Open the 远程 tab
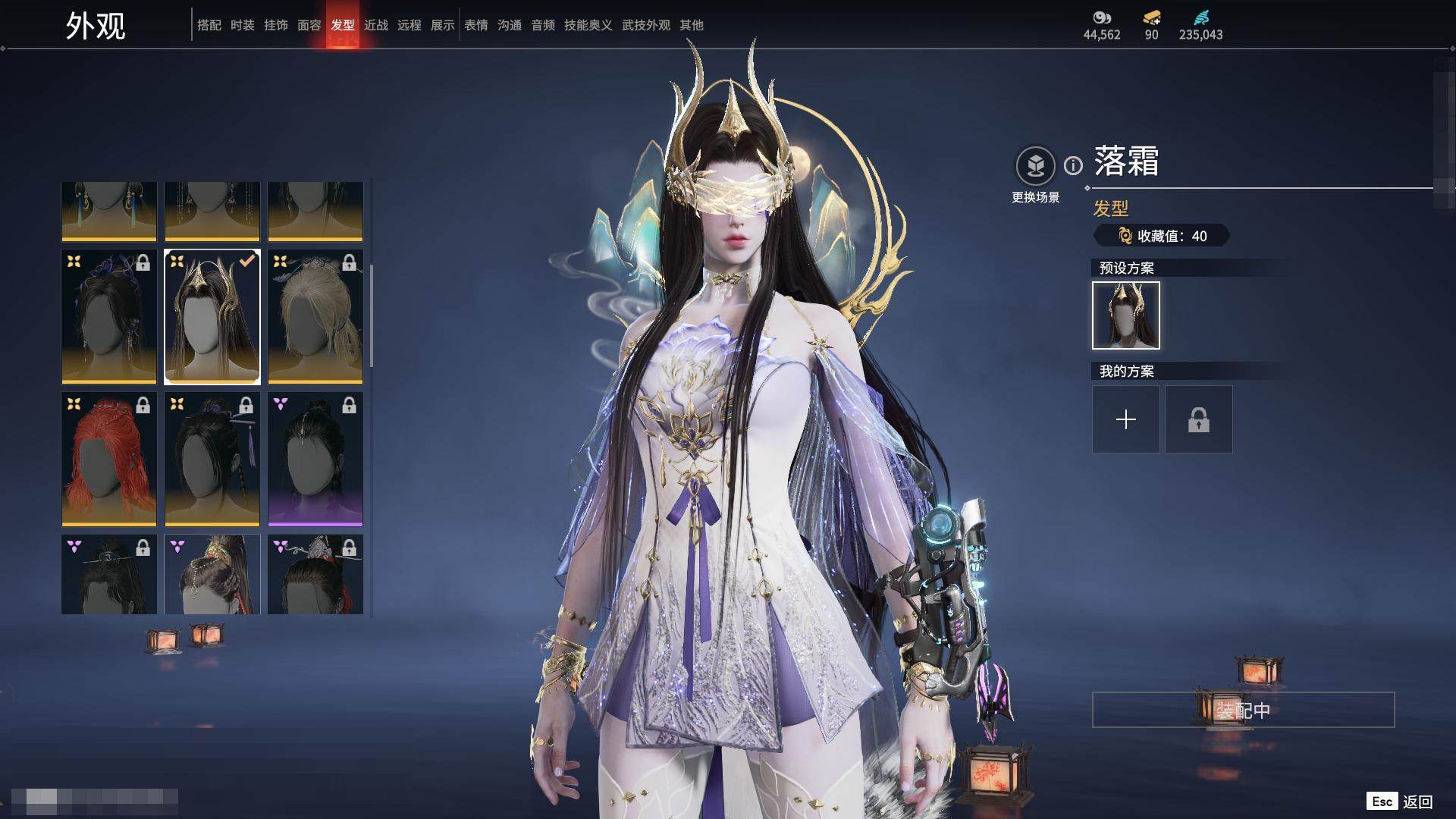The width and height of the screenshot is (1456, 819). [409, 25]
